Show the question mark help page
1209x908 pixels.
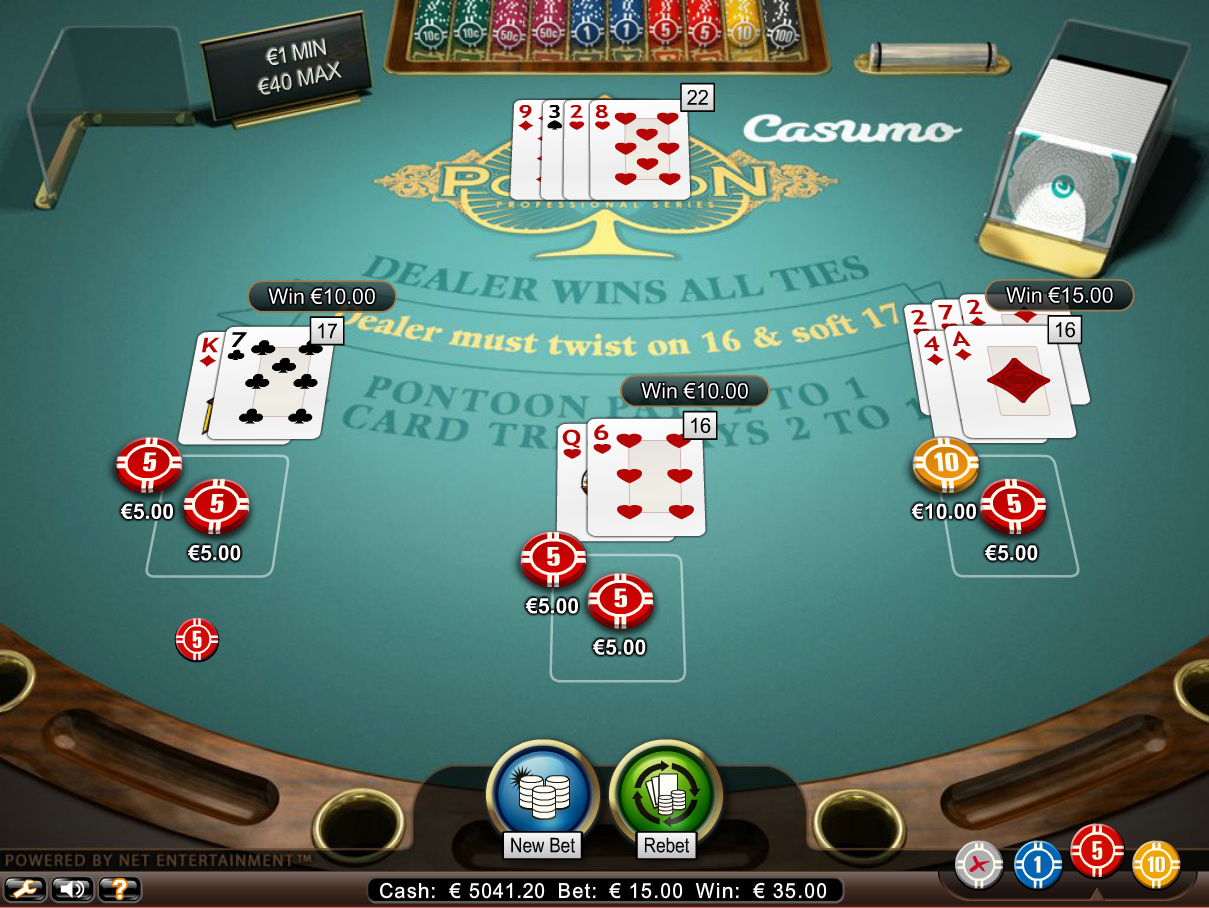[119, 888]
